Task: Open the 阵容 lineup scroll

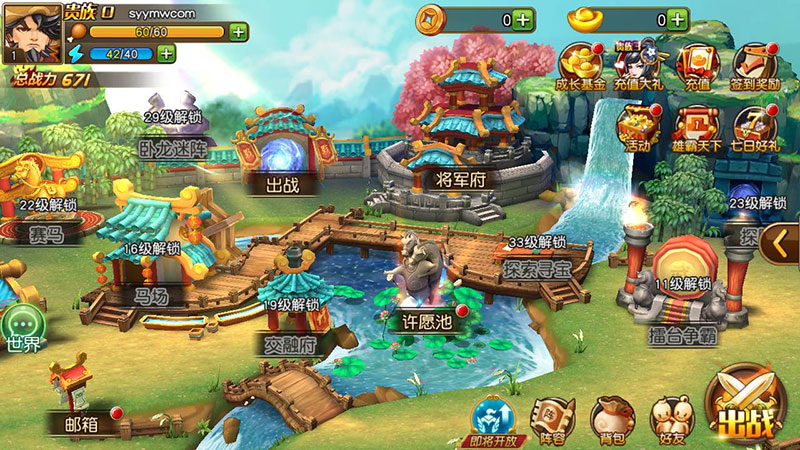Action: (550, 418)
